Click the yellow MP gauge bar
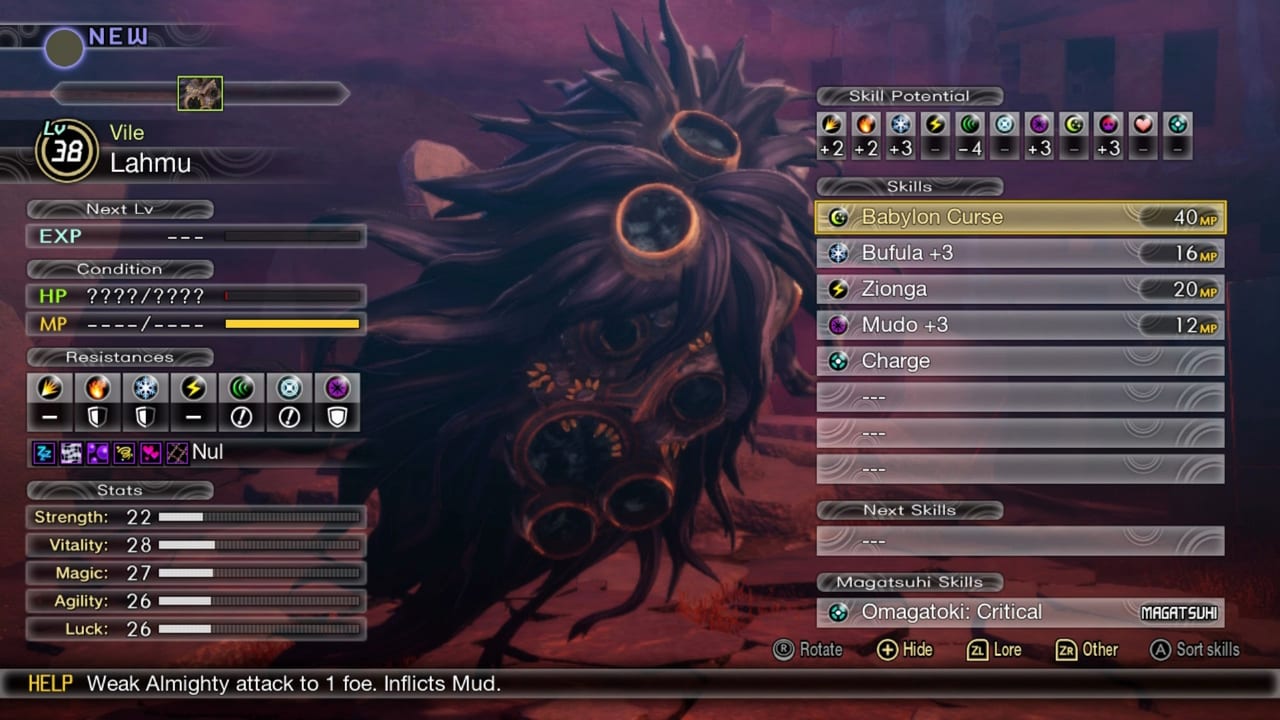This screenshot has height=720, width=1280. [x=293, y=323]
